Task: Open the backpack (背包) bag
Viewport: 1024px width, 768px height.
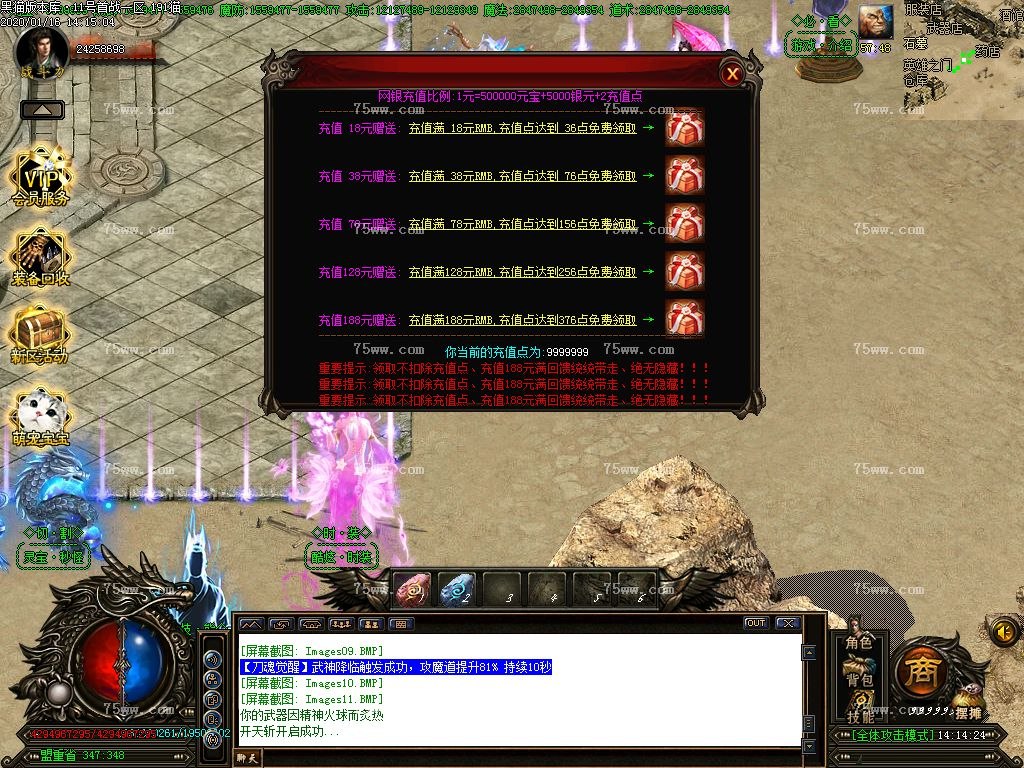Action: click(859, 680)
